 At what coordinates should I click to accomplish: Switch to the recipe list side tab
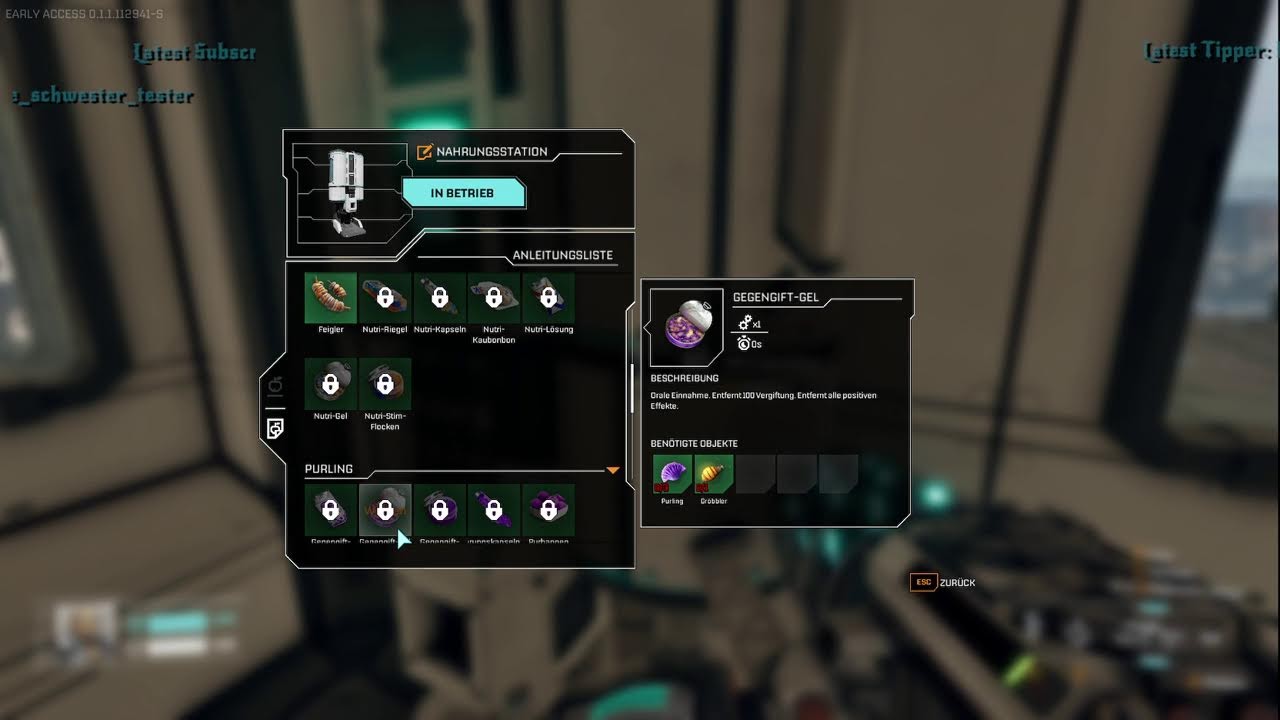[275, 428]
